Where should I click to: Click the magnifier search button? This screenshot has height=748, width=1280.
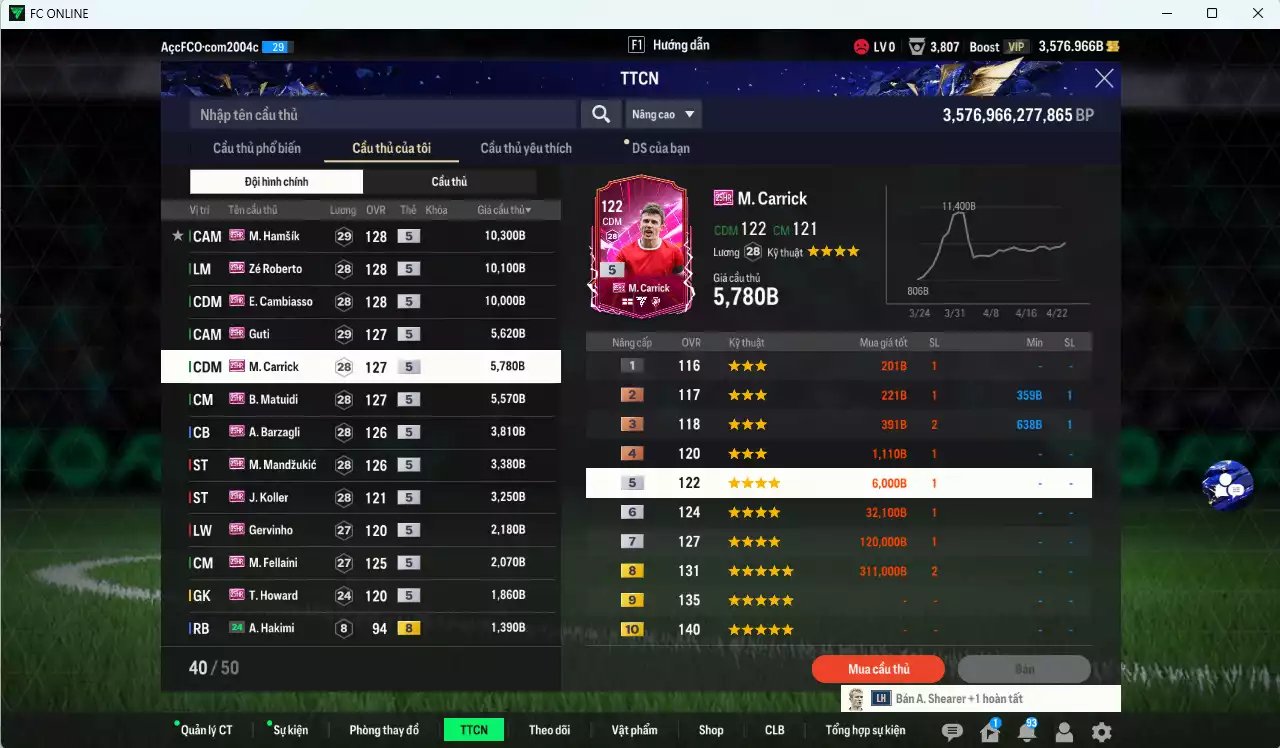tap(600, 114)
